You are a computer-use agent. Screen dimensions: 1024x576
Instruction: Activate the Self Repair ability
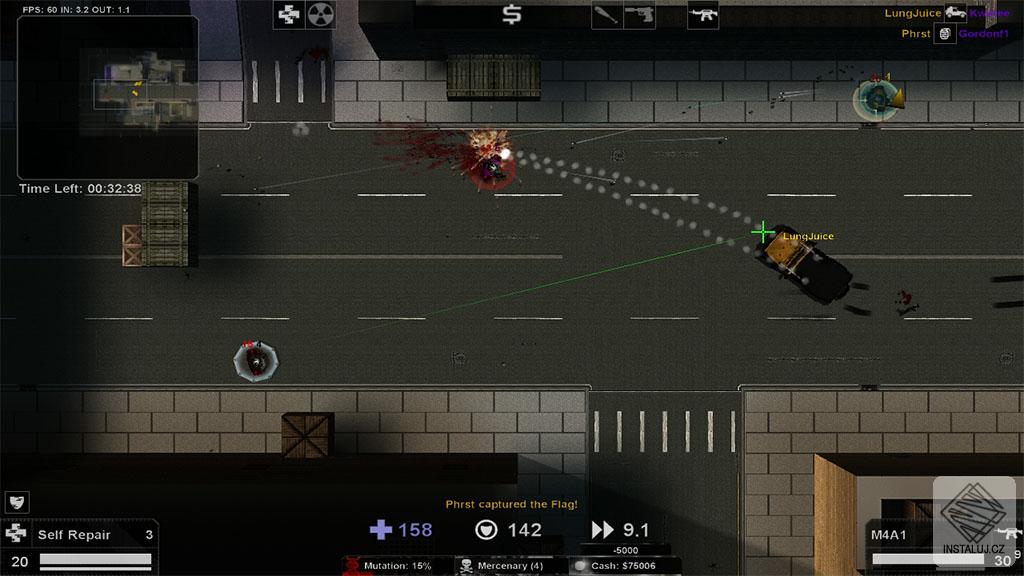tap(78, 535)
